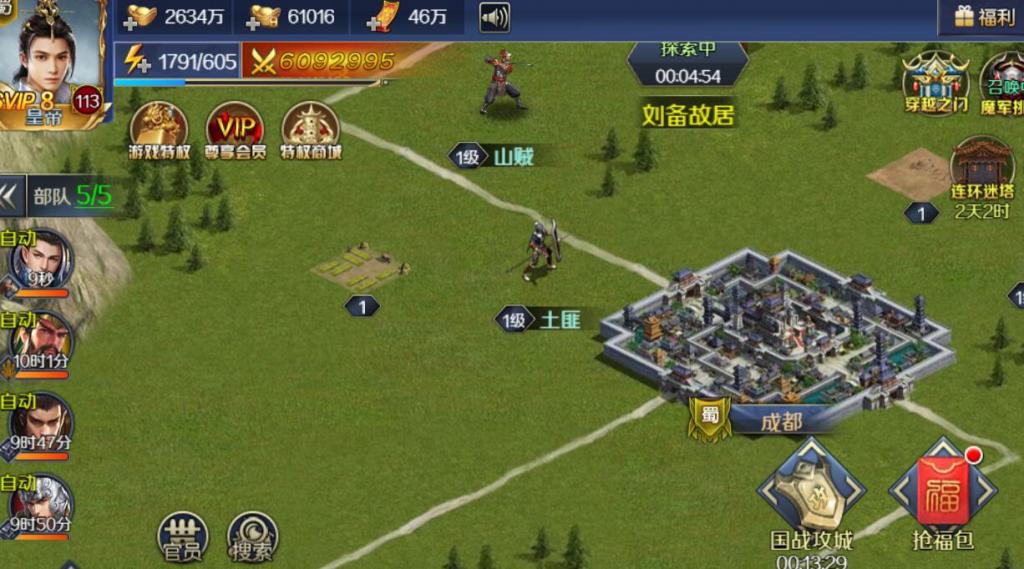Click the emperor player portrait

pyautogui.click(x=52, y=60)
